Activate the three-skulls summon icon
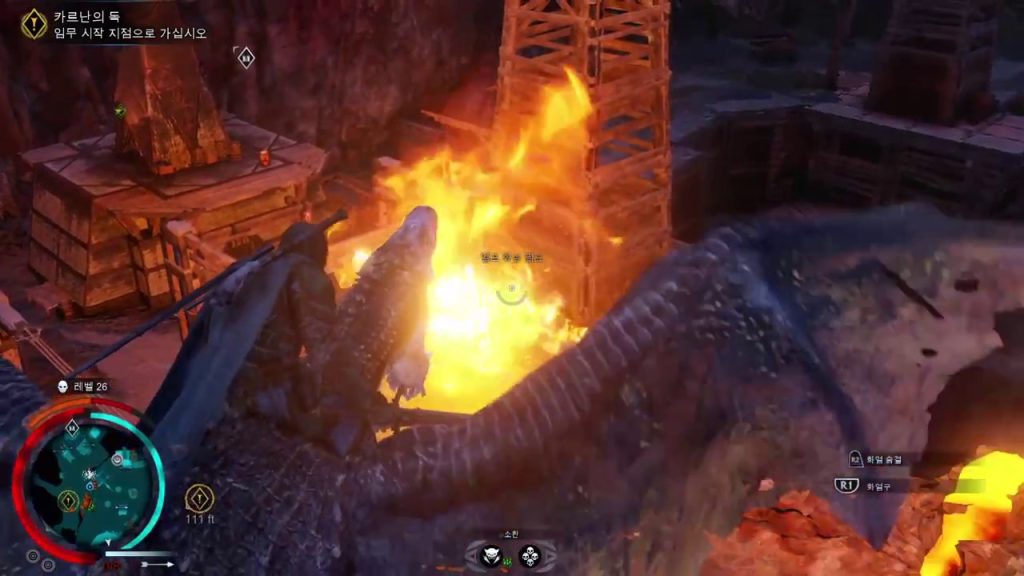This screenshot has height=576, width=1024. click(x=529, y=556)
